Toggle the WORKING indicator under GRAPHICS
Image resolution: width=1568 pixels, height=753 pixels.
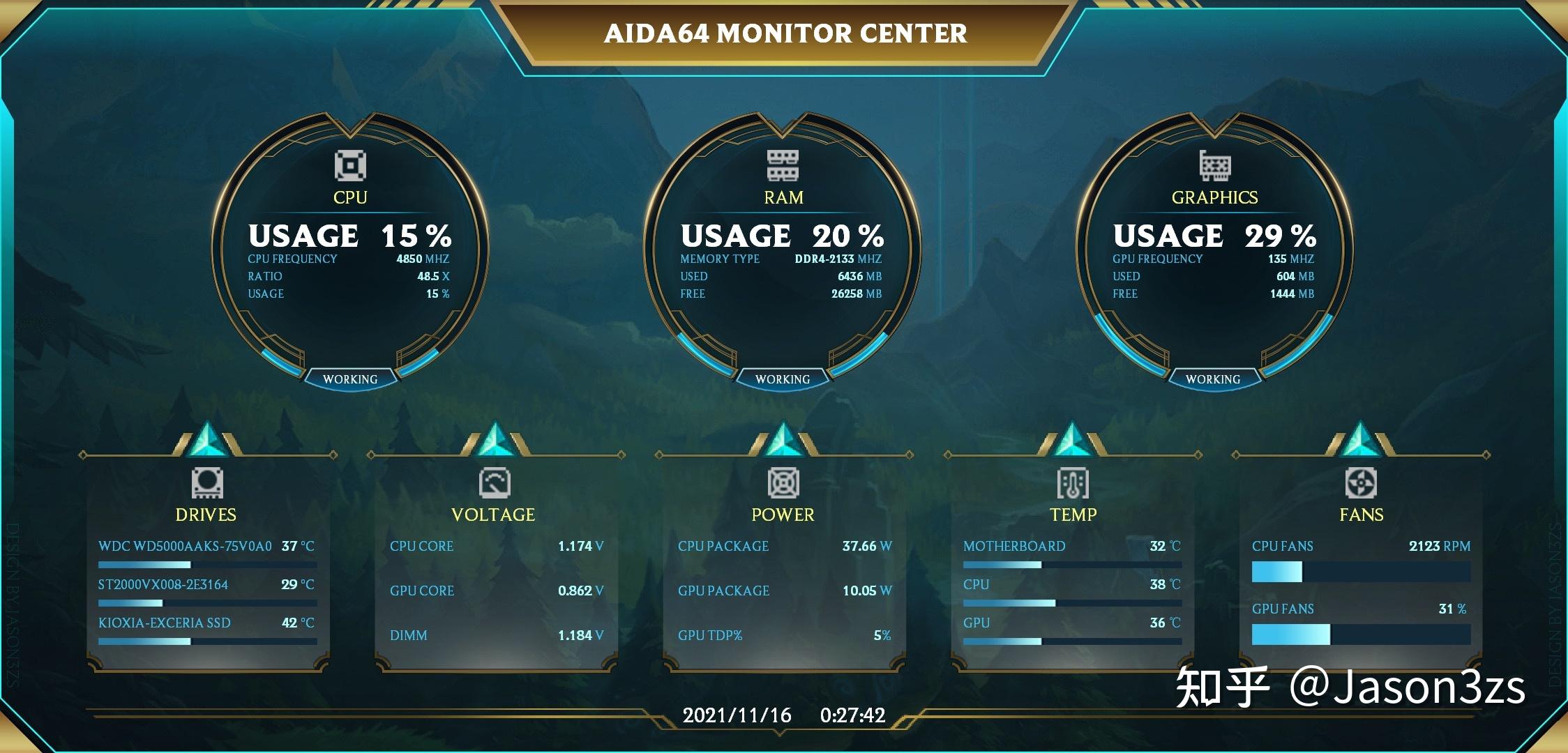tap(1215, 379)
